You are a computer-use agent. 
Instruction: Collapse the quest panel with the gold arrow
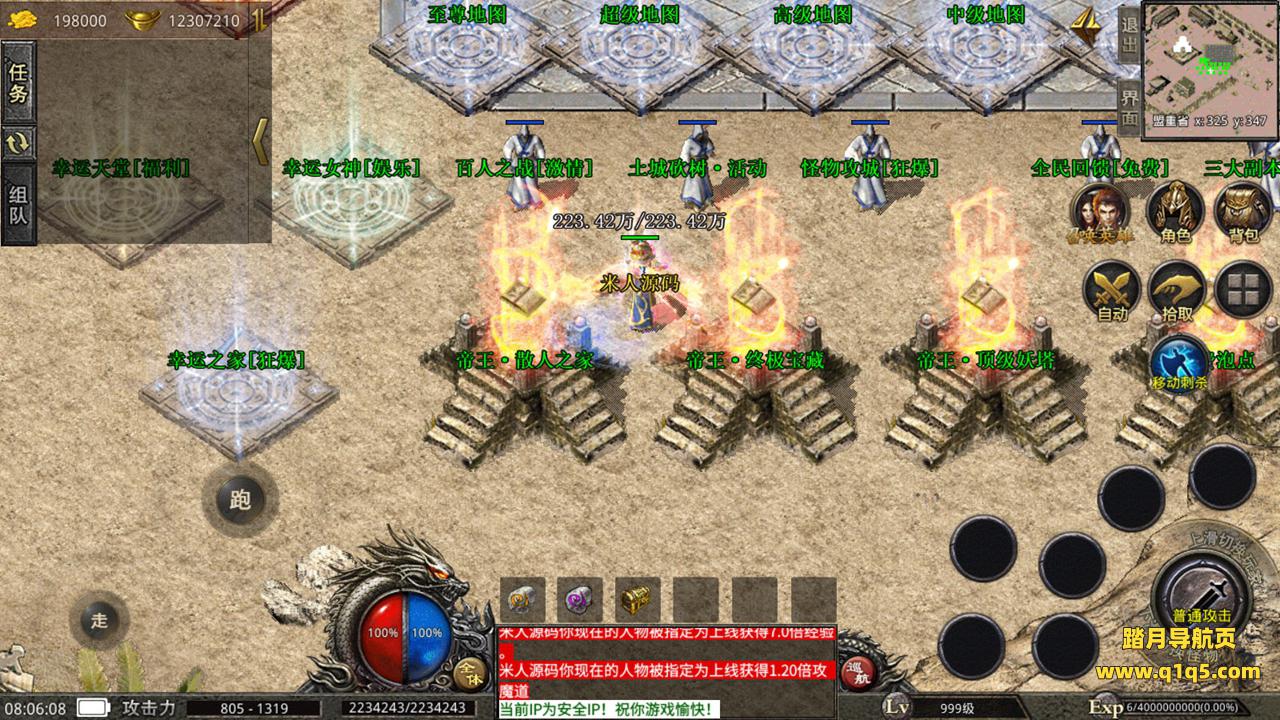260,141
